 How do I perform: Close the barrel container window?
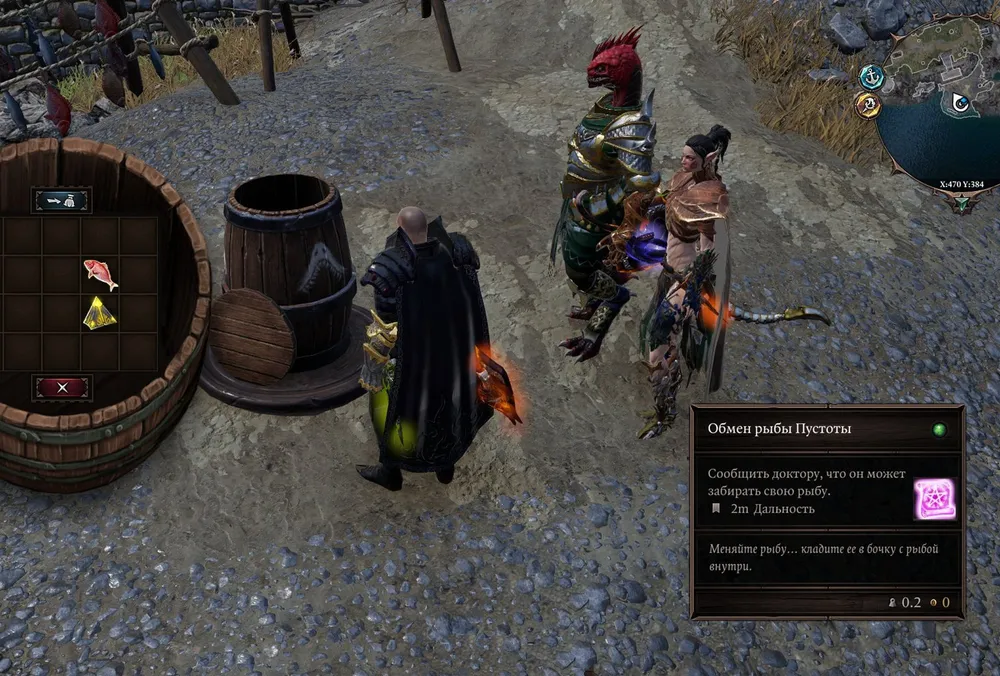[62, 387]
